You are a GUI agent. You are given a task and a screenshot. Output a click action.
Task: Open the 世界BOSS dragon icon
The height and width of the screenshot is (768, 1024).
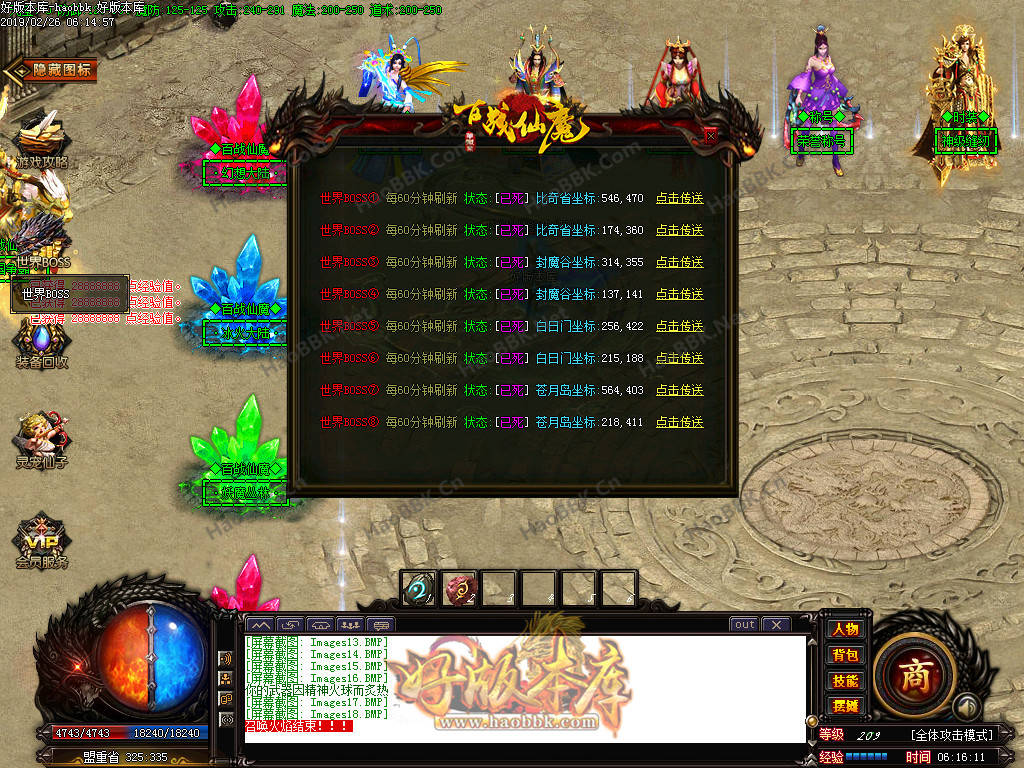tap(40, 240)
